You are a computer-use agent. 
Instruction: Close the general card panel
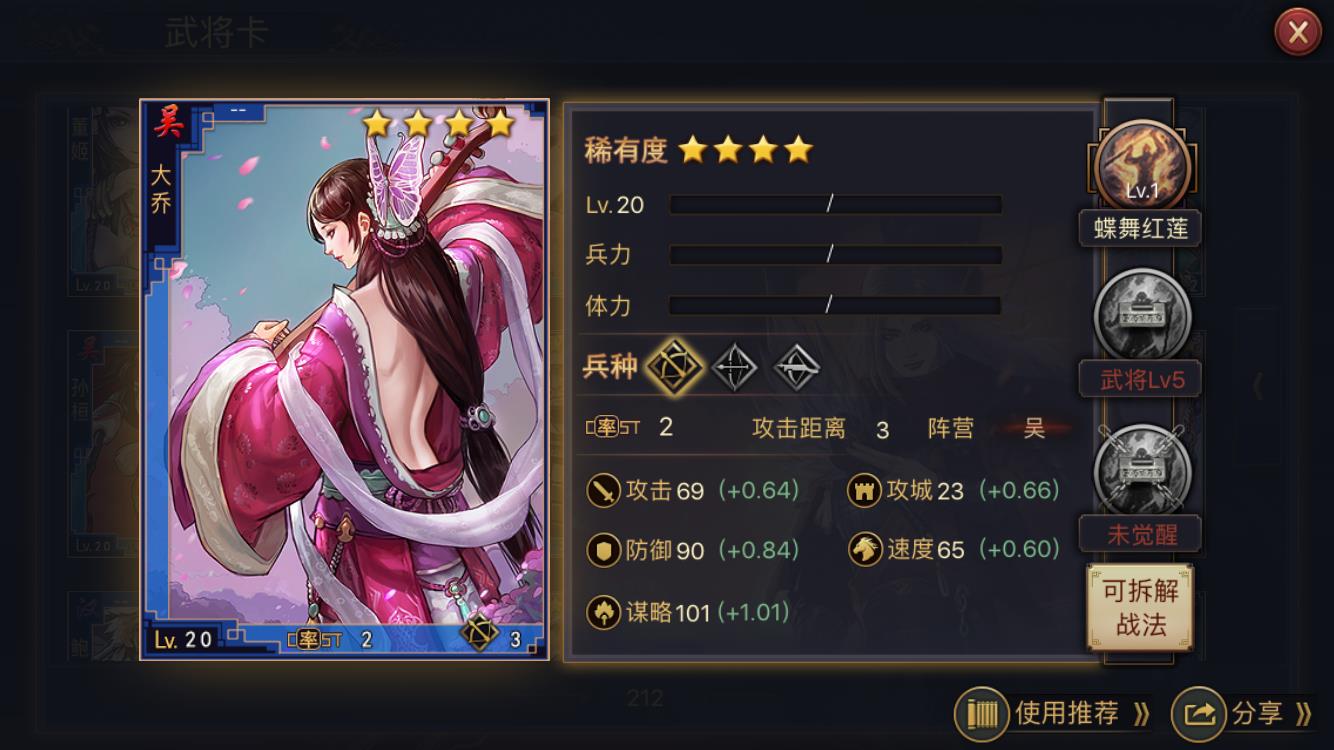tap(1297, 34)
